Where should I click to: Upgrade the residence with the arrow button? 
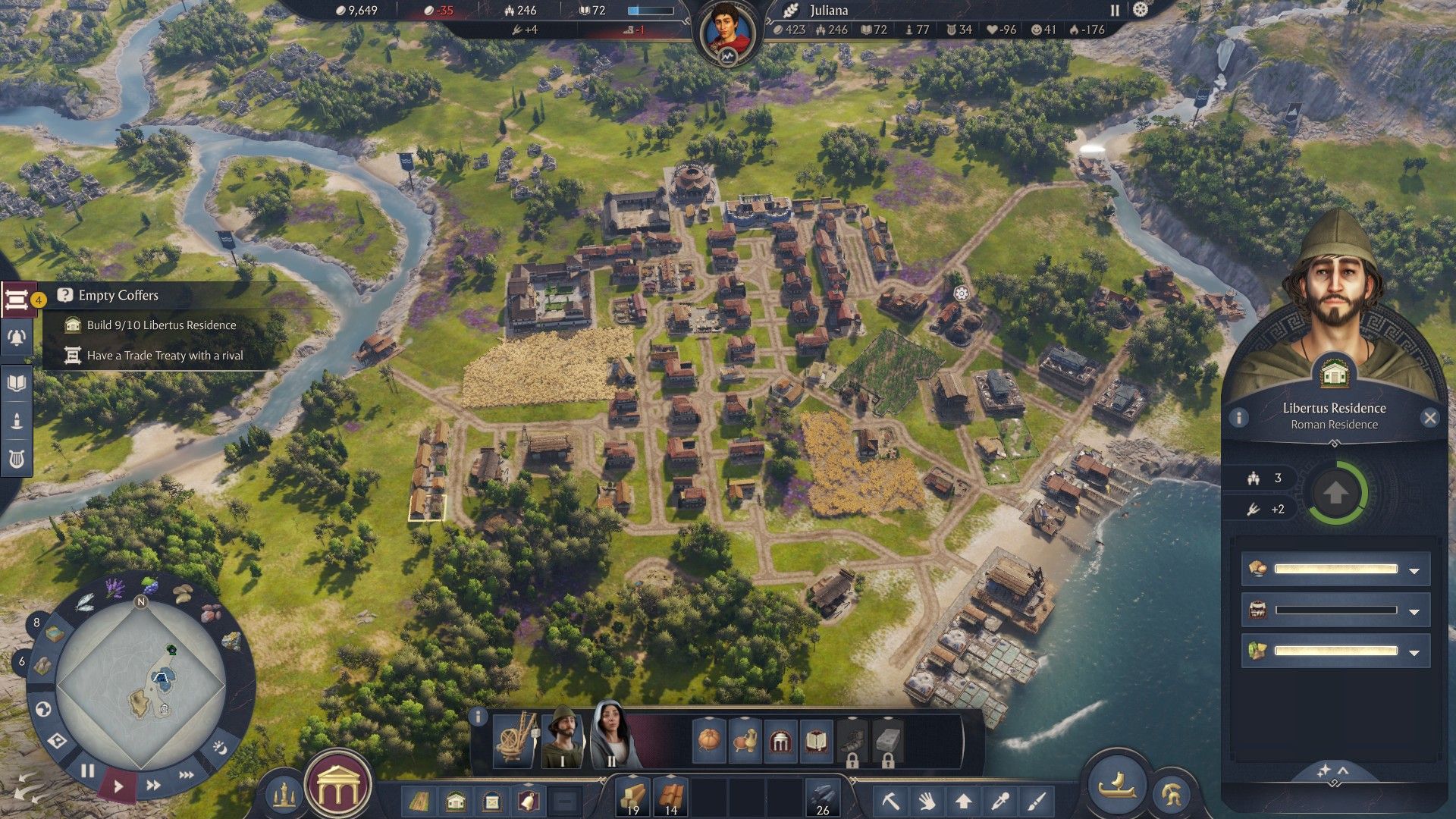click(1335, 494)
